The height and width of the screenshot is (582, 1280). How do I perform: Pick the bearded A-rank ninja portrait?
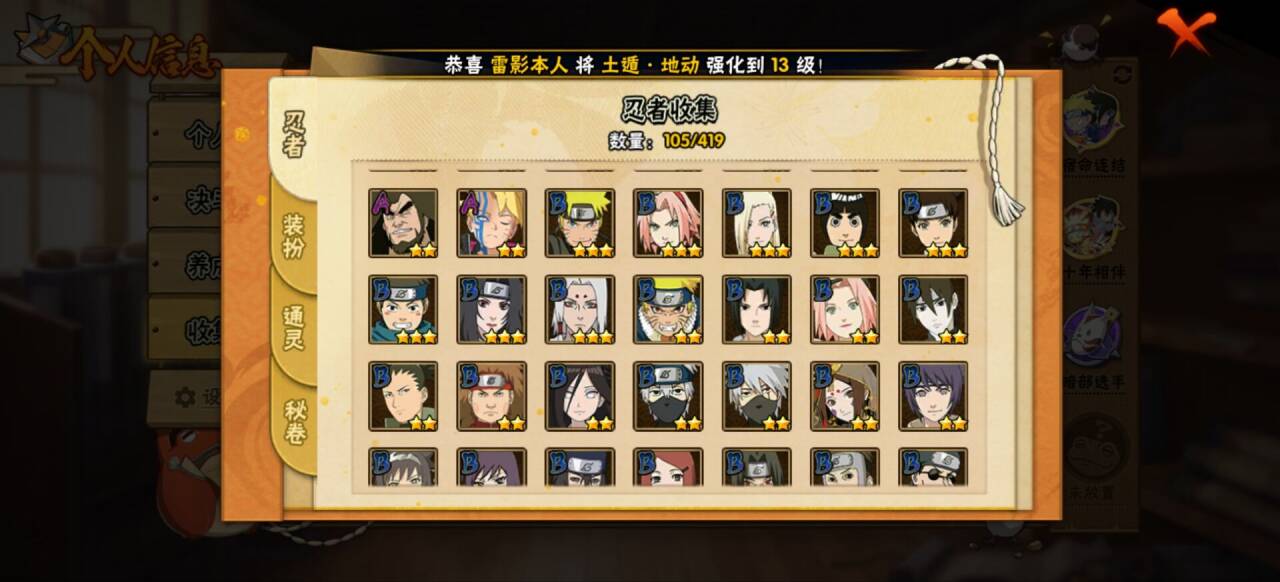click(403, 223)
